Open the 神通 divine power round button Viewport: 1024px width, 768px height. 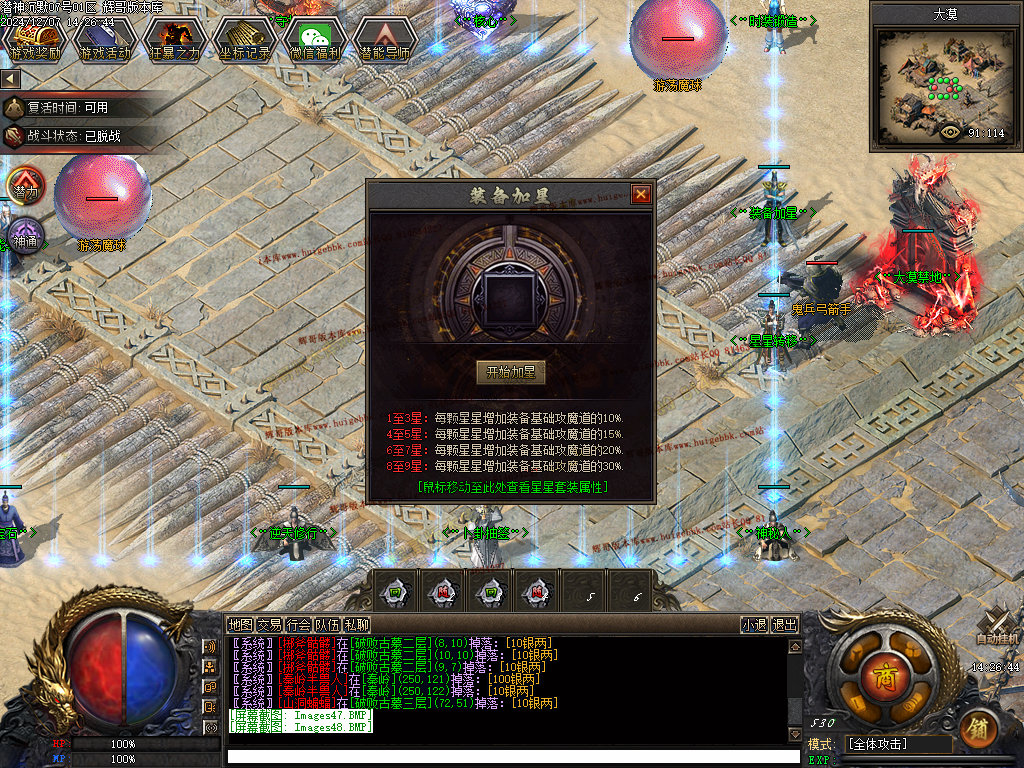pyautogui.click(x=25, y=237)
